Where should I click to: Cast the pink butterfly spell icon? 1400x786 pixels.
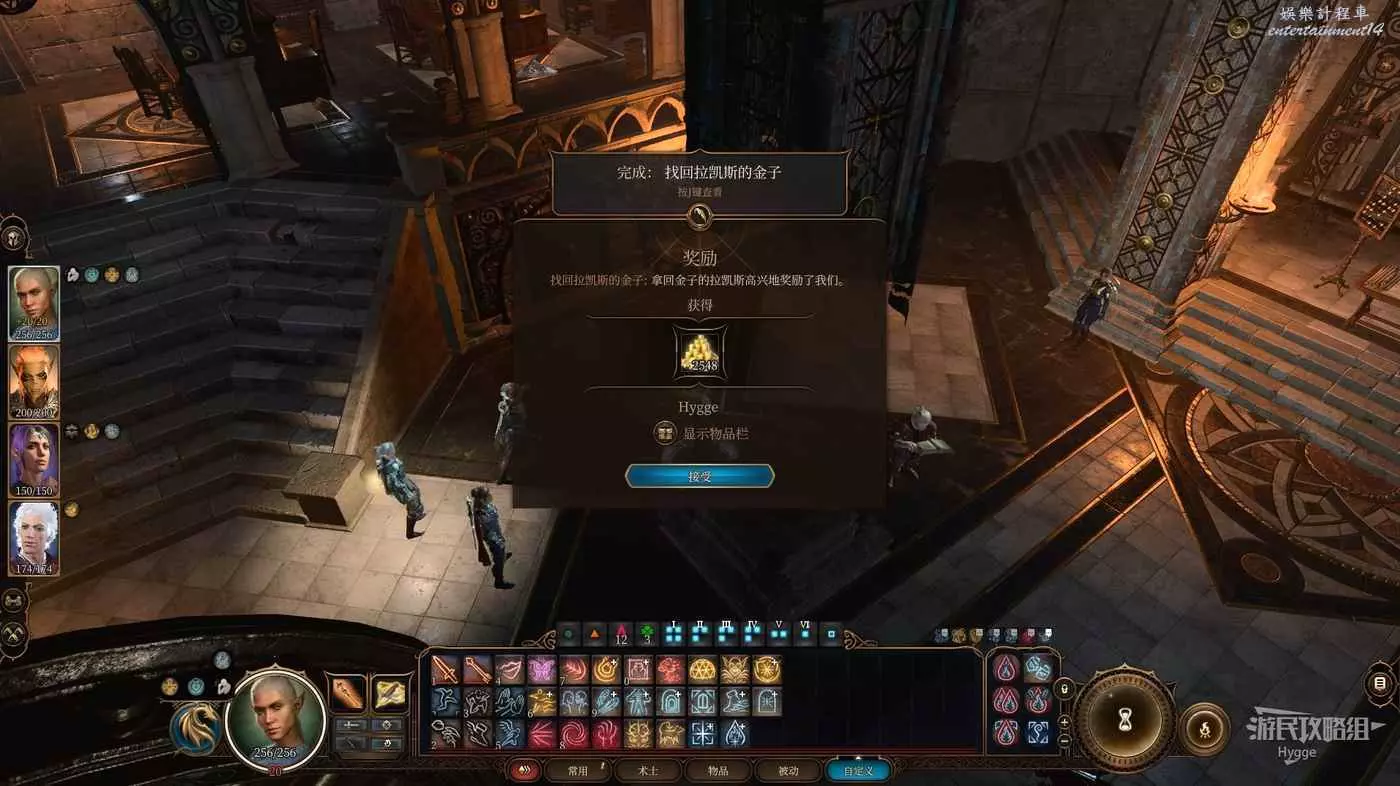click(x=541, y=670)
